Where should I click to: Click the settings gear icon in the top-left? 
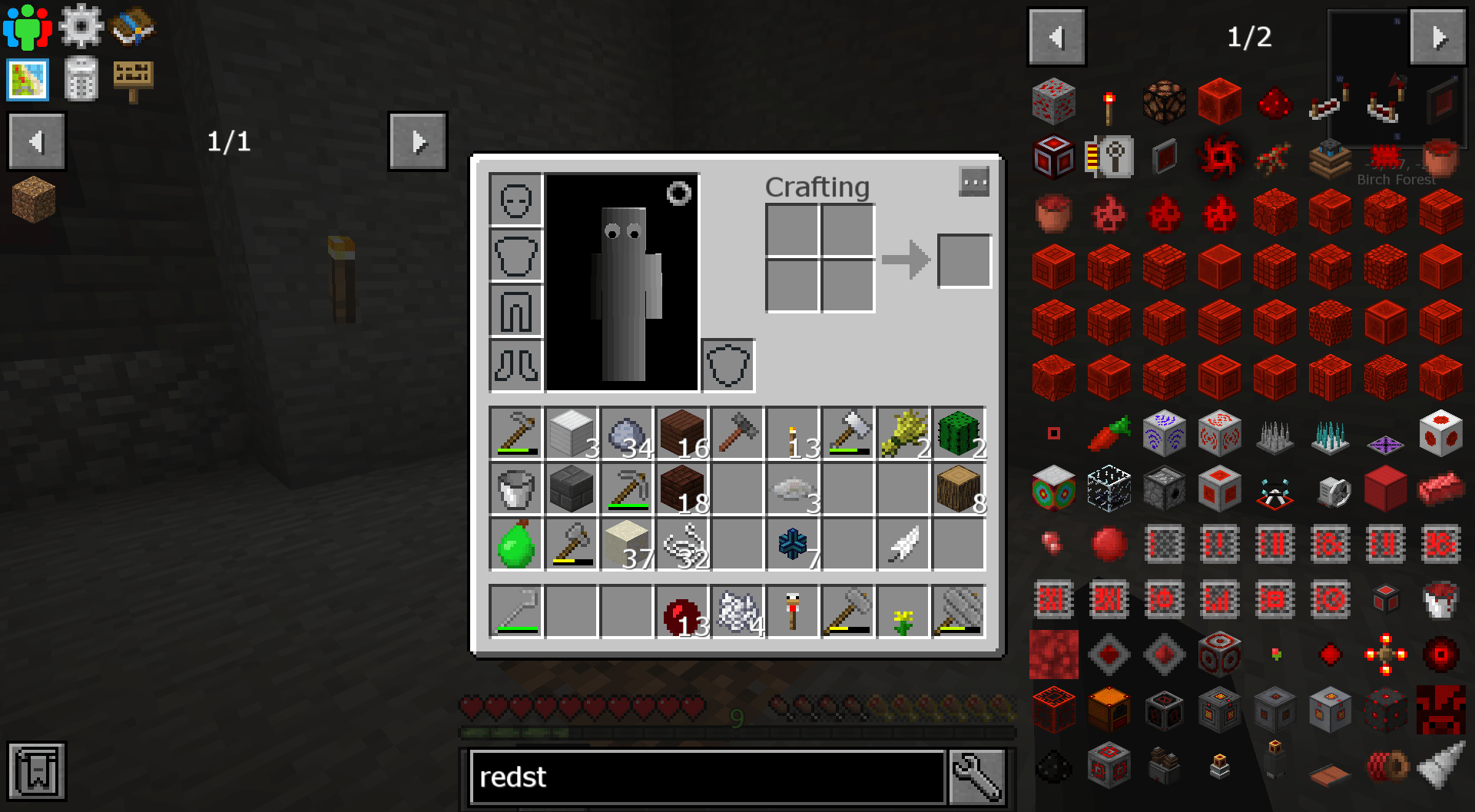click(80, 25)
